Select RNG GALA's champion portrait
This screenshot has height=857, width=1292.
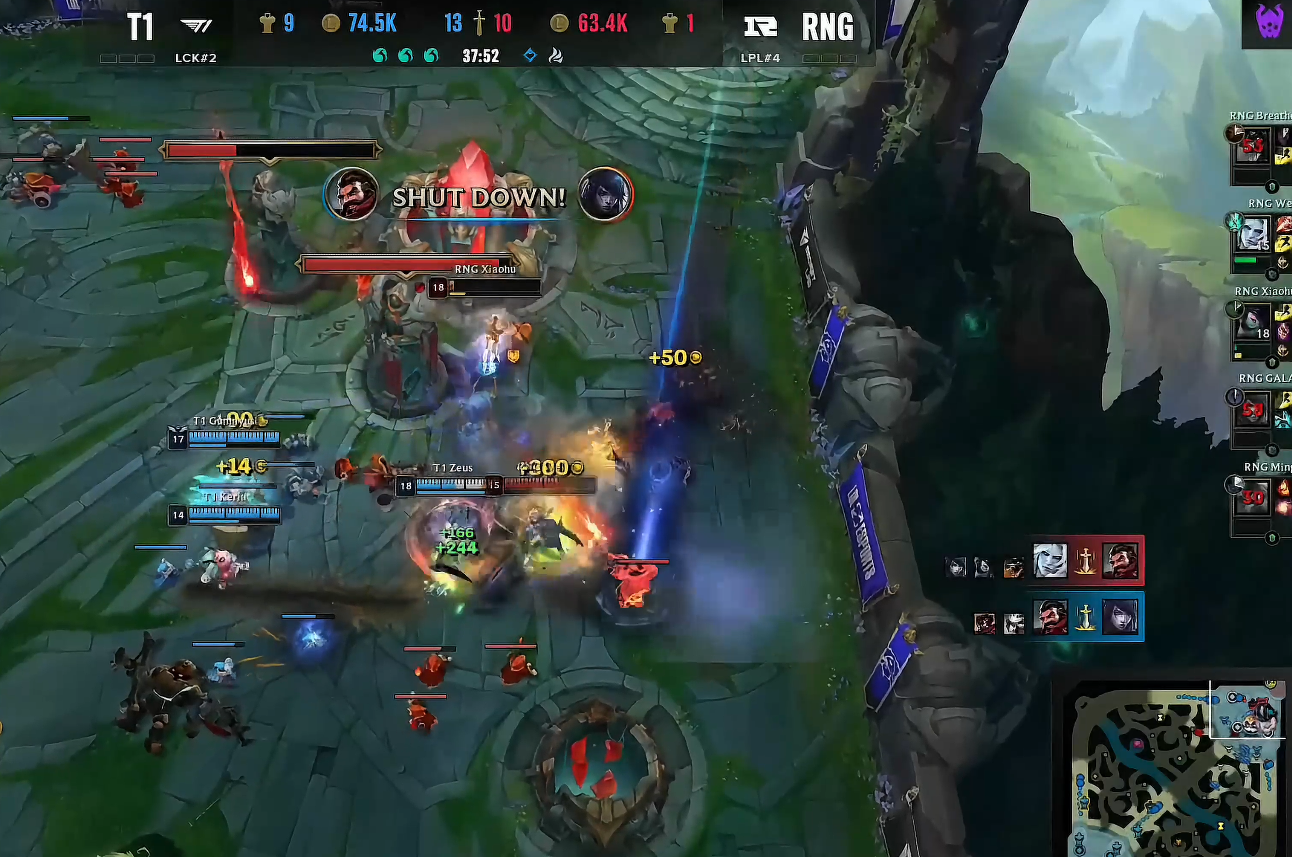coord(1251,408)
